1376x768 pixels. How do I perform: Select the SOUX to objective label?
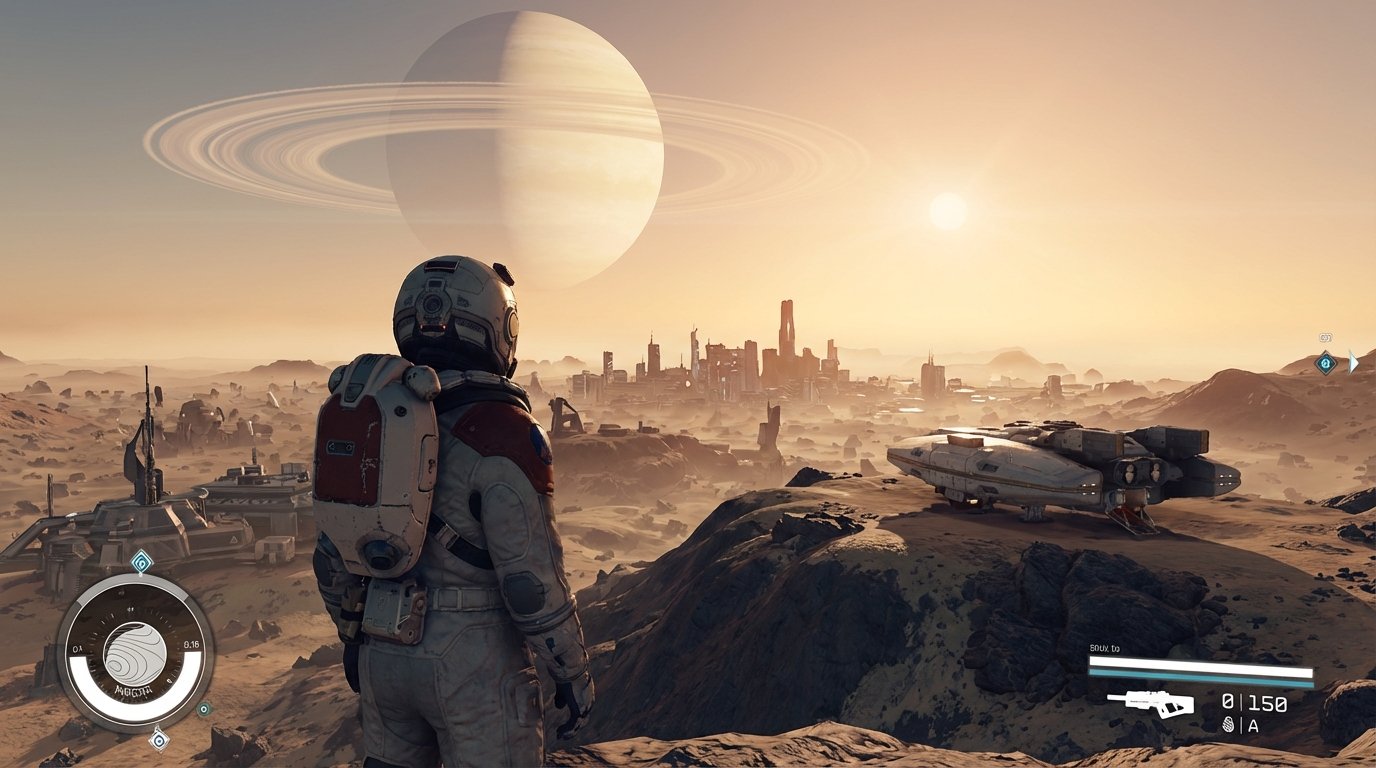[1104, 649]
